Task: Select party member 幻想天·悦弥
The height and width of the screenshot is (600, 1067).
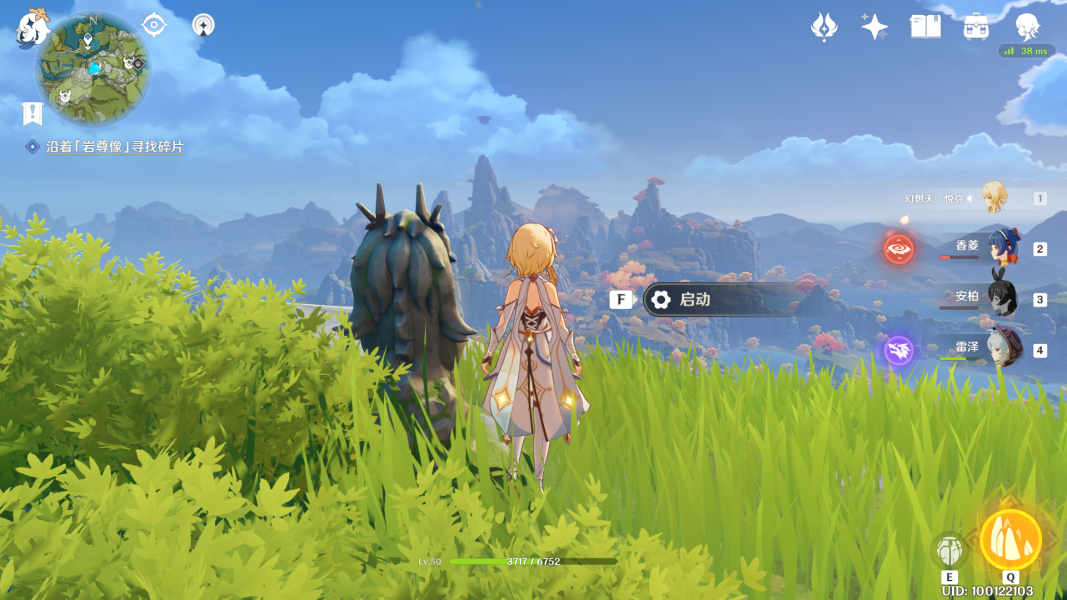Action: coord(993,197)
